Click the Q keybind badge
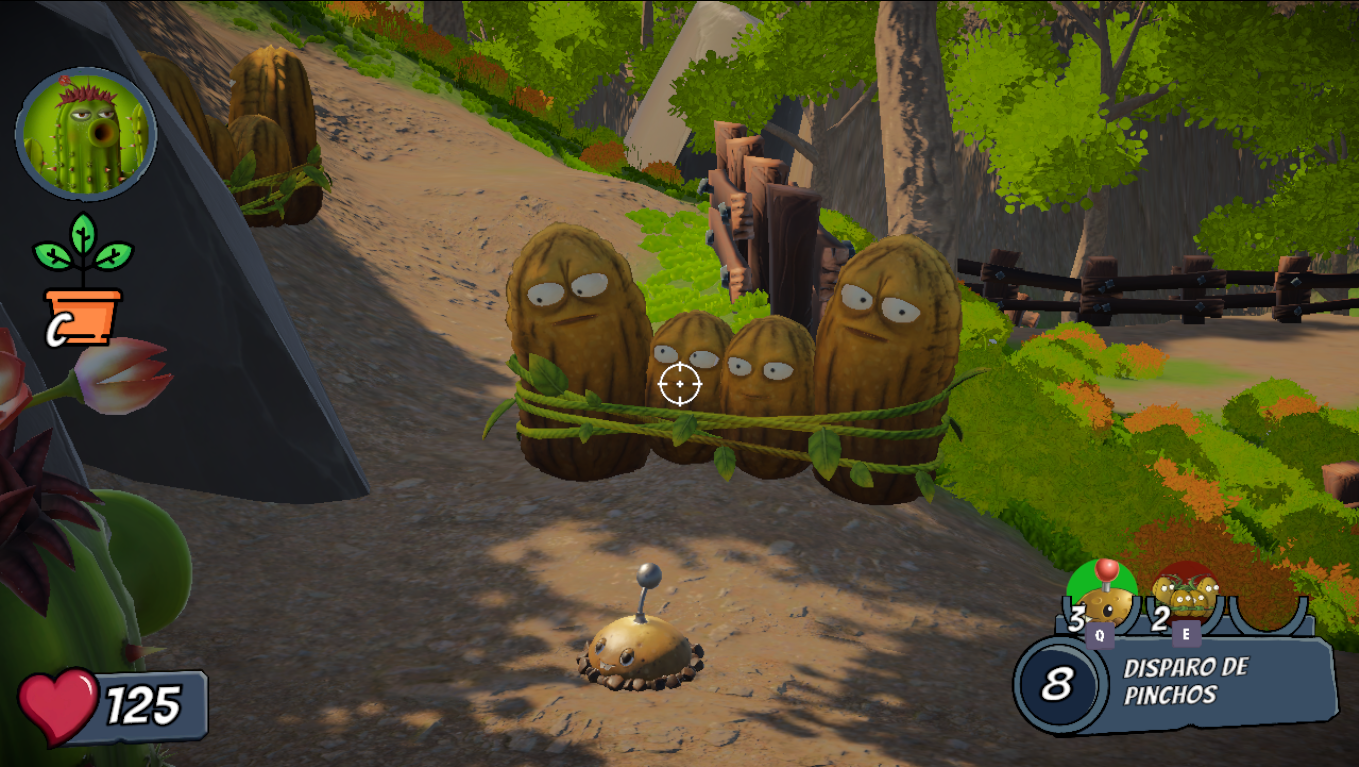The image size is (1359, 767). [x=1100, y=636]
